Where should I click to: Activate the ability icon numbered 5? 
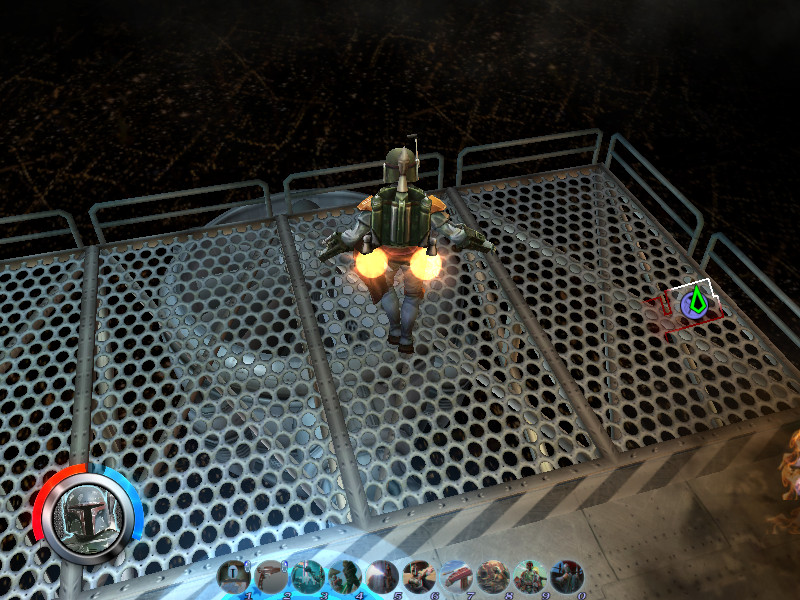click(x=382, y=577)
